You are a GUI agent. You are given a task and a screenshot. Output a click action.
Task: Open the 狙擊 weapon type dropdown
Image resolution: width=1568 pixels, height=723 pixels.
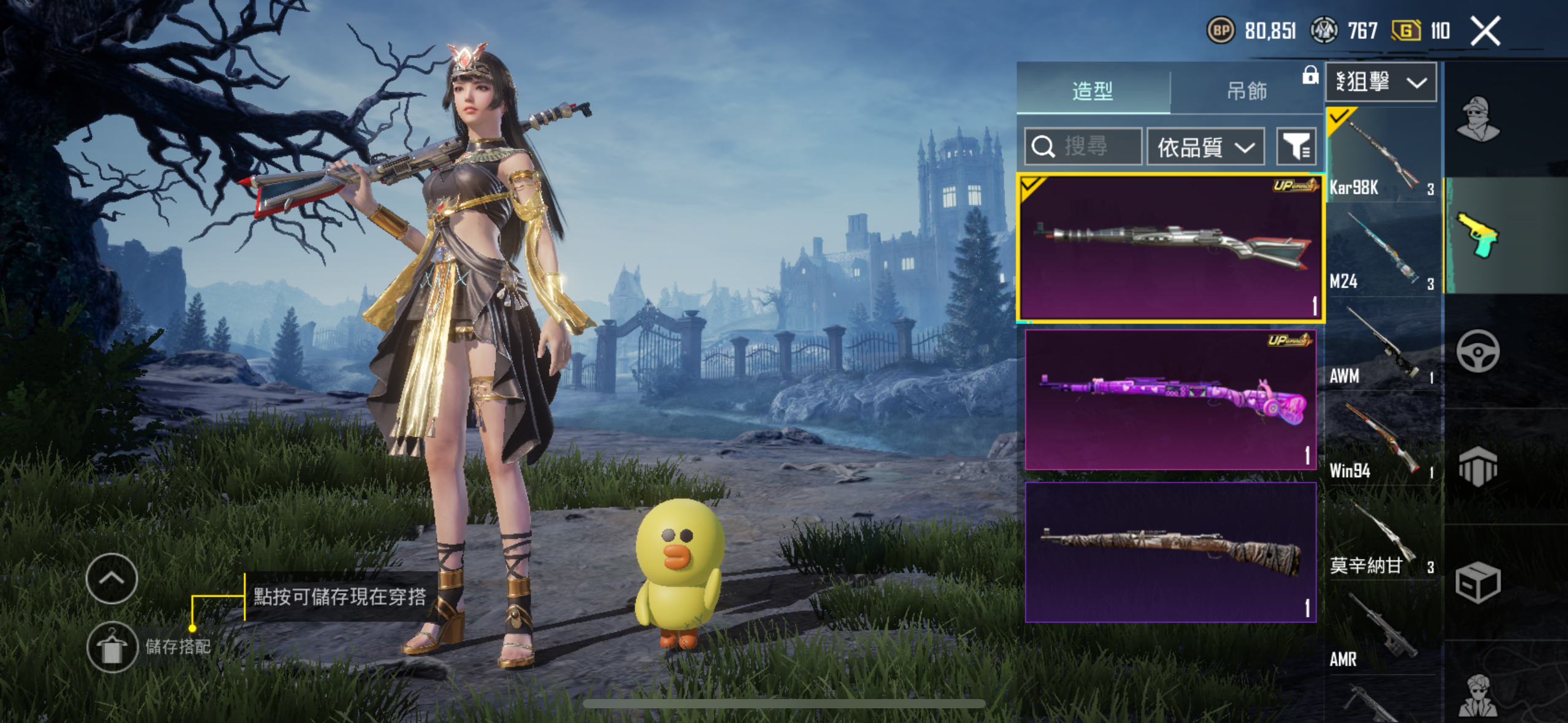[1380, 82]
